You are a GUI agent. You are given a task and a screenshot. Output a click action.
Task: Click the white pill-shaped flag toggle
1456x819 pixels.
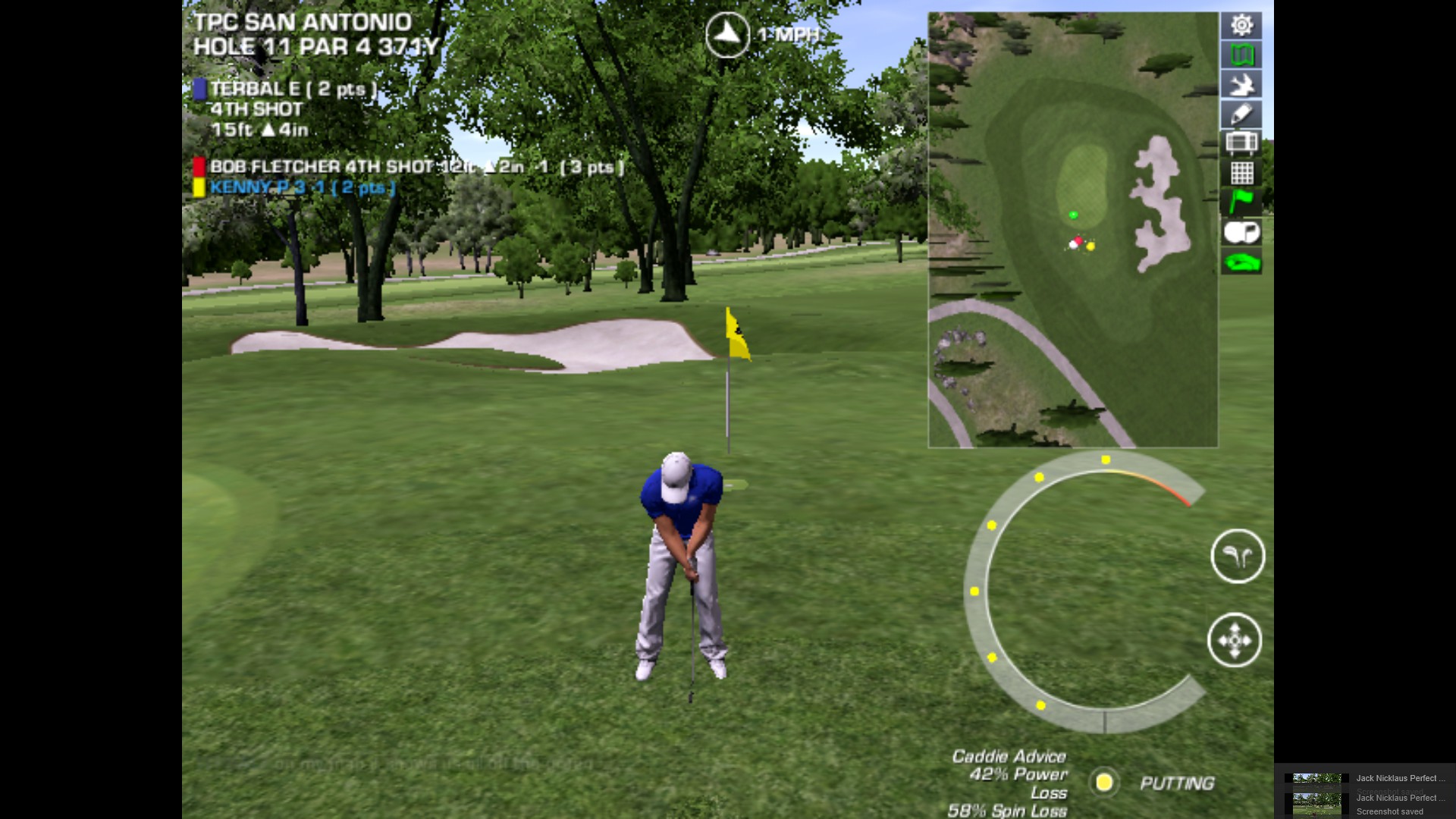coord(1241,232)
